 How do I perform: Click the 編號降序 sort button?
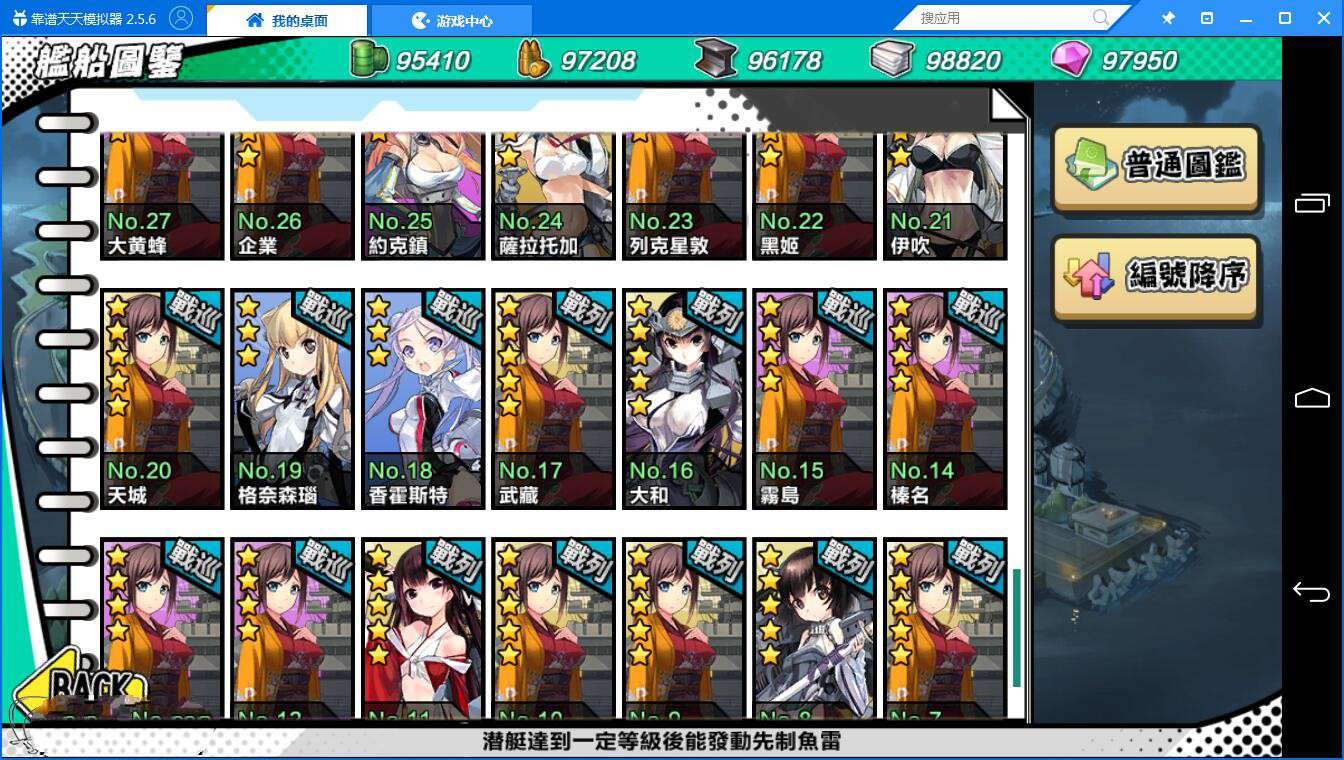(1155, 280)
